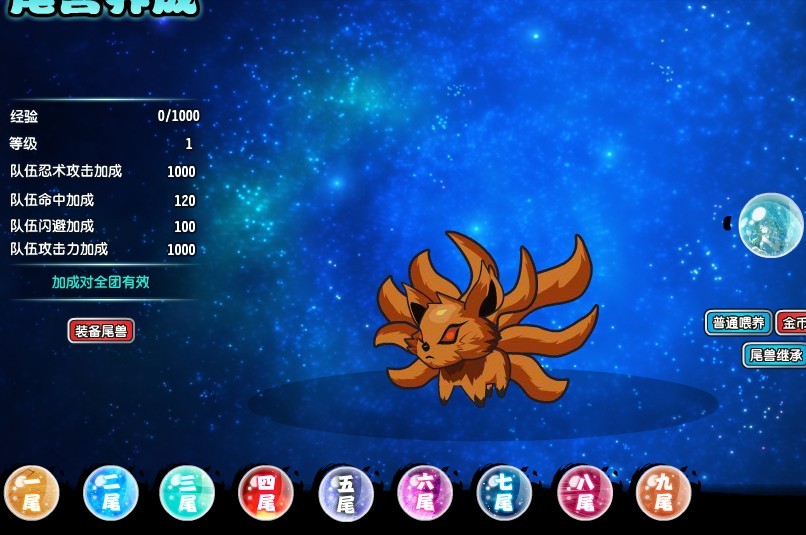This screenshot has width=806, height=535.
Task: Select the 九尾 orange orb
Action: (x=663, y=493)
